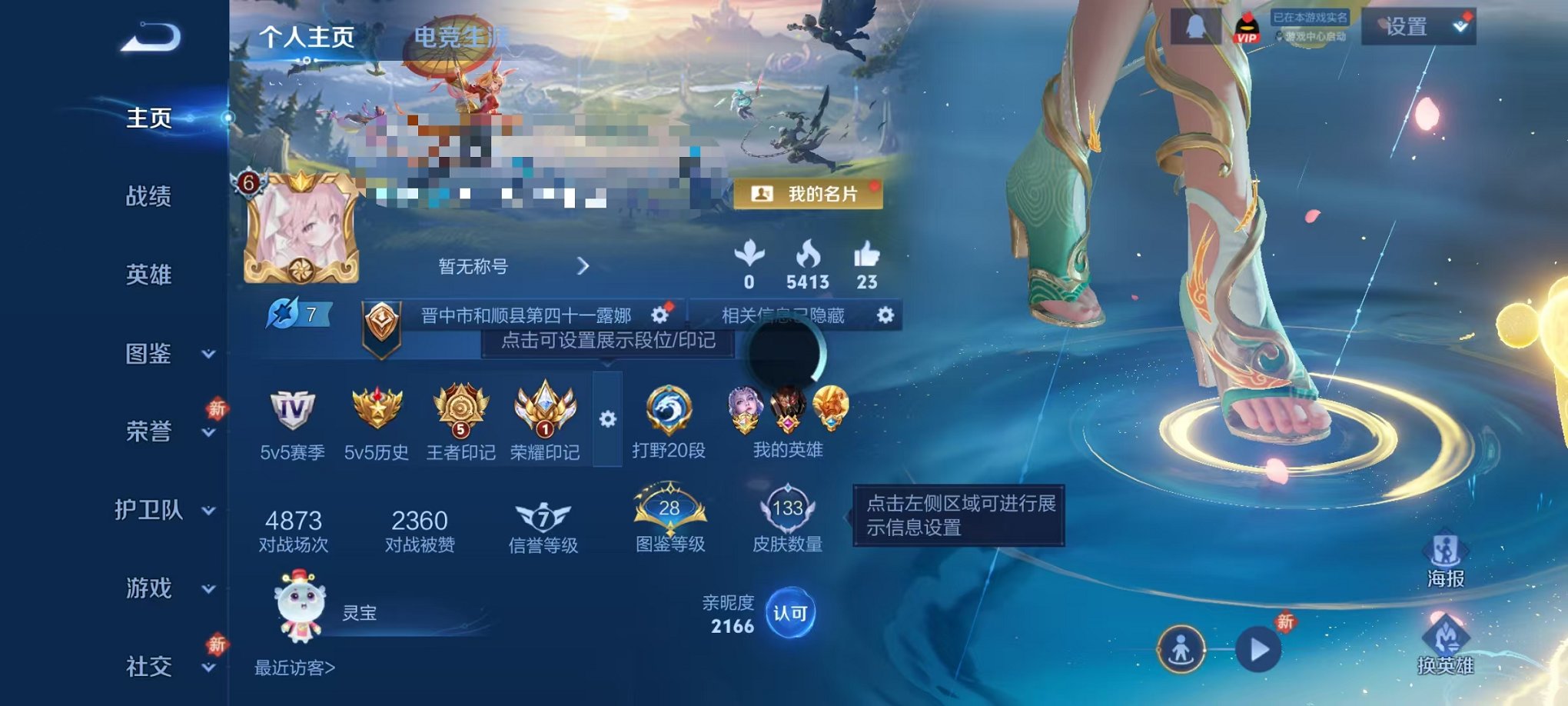Open the QQ notification icon
The height and width of the screenshot is (706, 1568).
tap(1196, 27)
